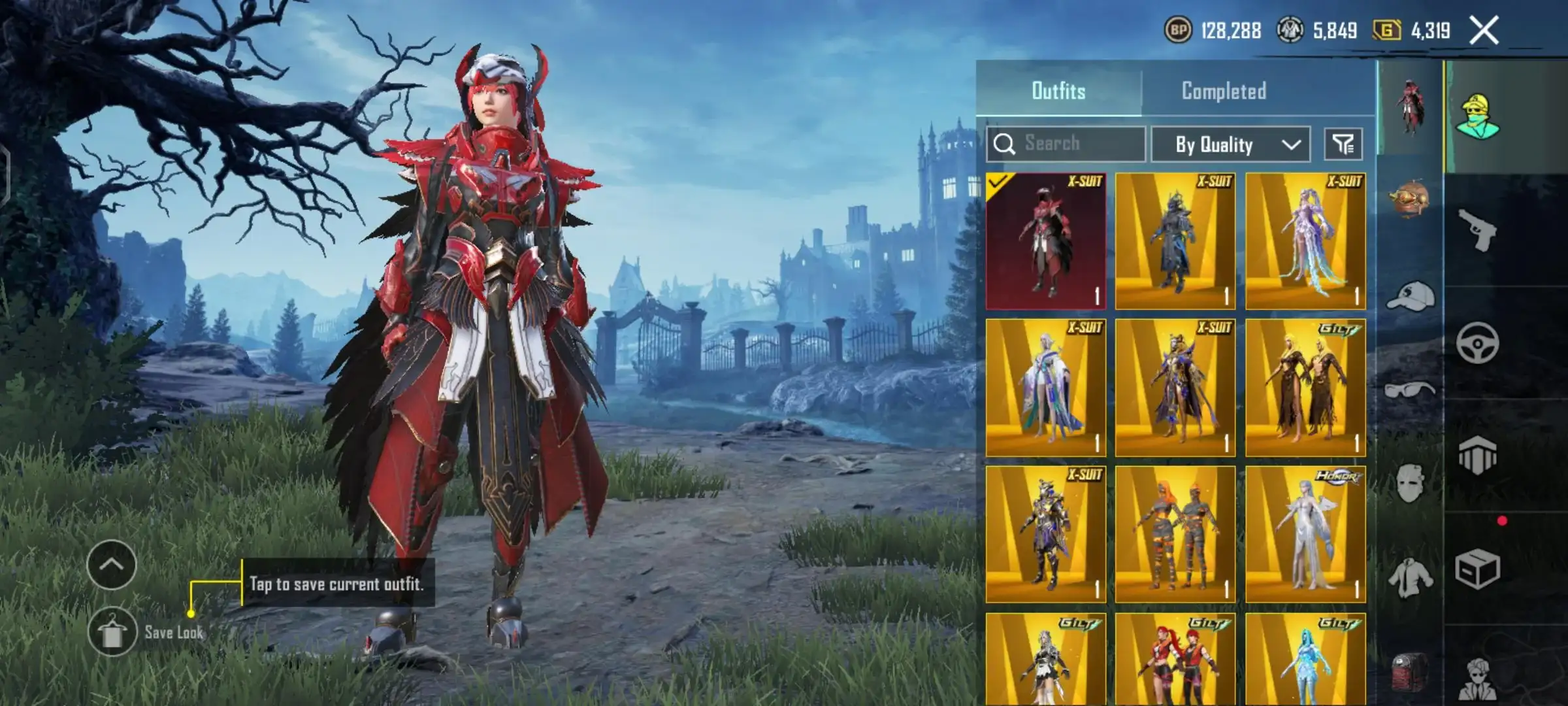Choose the purple-haired X-Suit outfit

[1305, 241]
